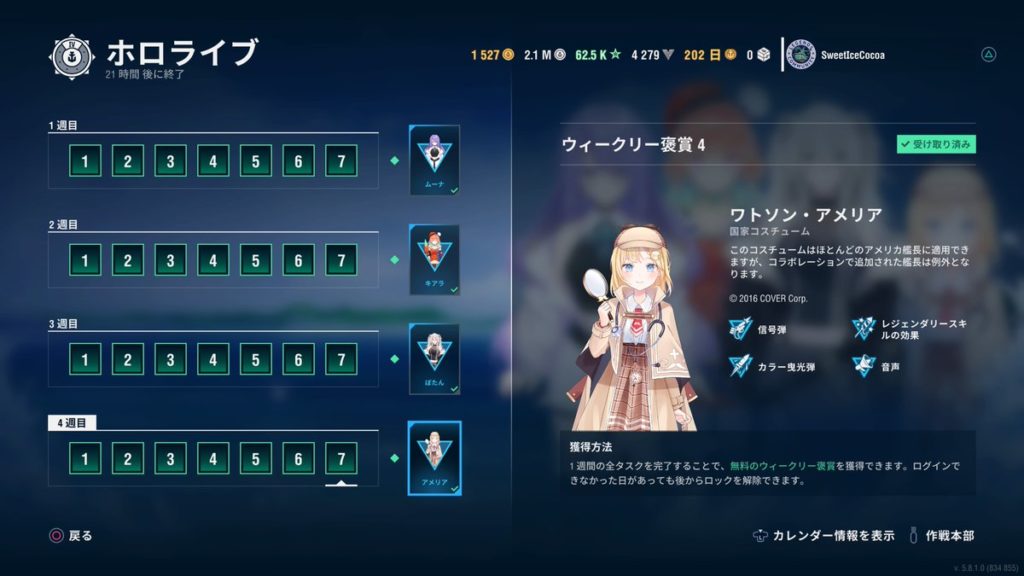Screen dimensions: 1024x576
Task: Choose the キアラ week 2 reward card
Action: click(434, 259)
